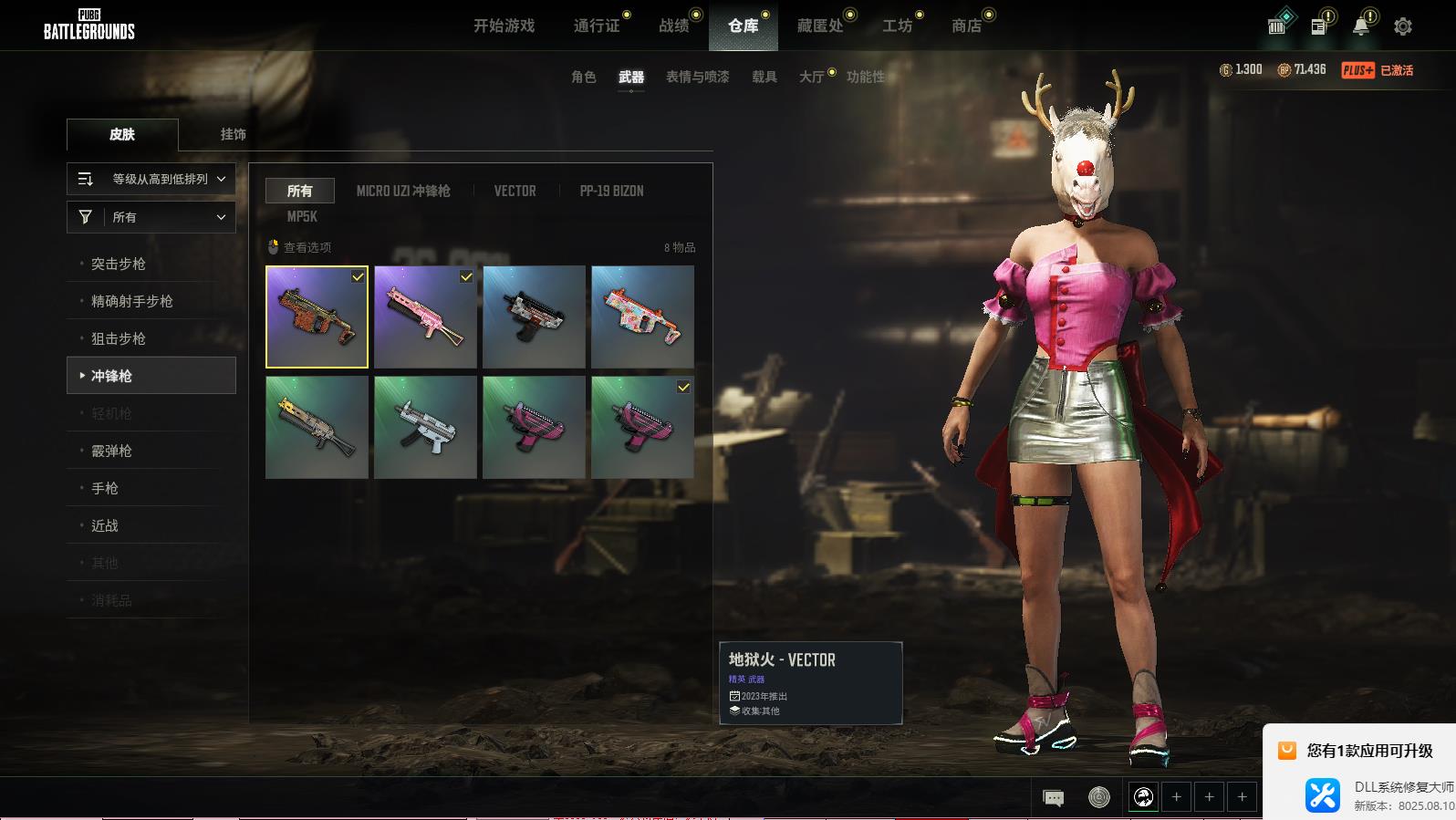1456x820 pixels.
Task: Go to the 通行证 pass page
Action: tap(597, 26)
